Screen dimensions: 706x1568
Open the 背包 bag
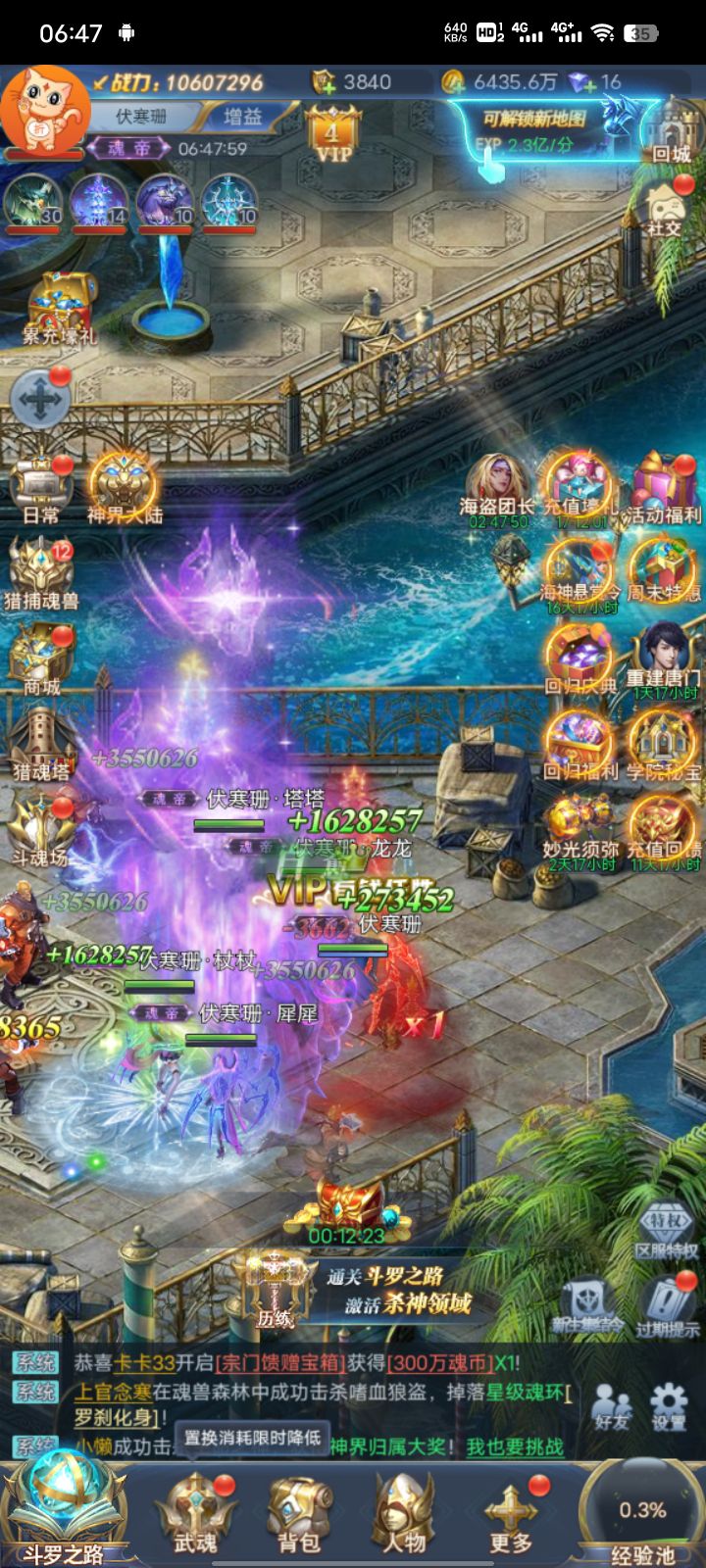(x=299, y=1514)
